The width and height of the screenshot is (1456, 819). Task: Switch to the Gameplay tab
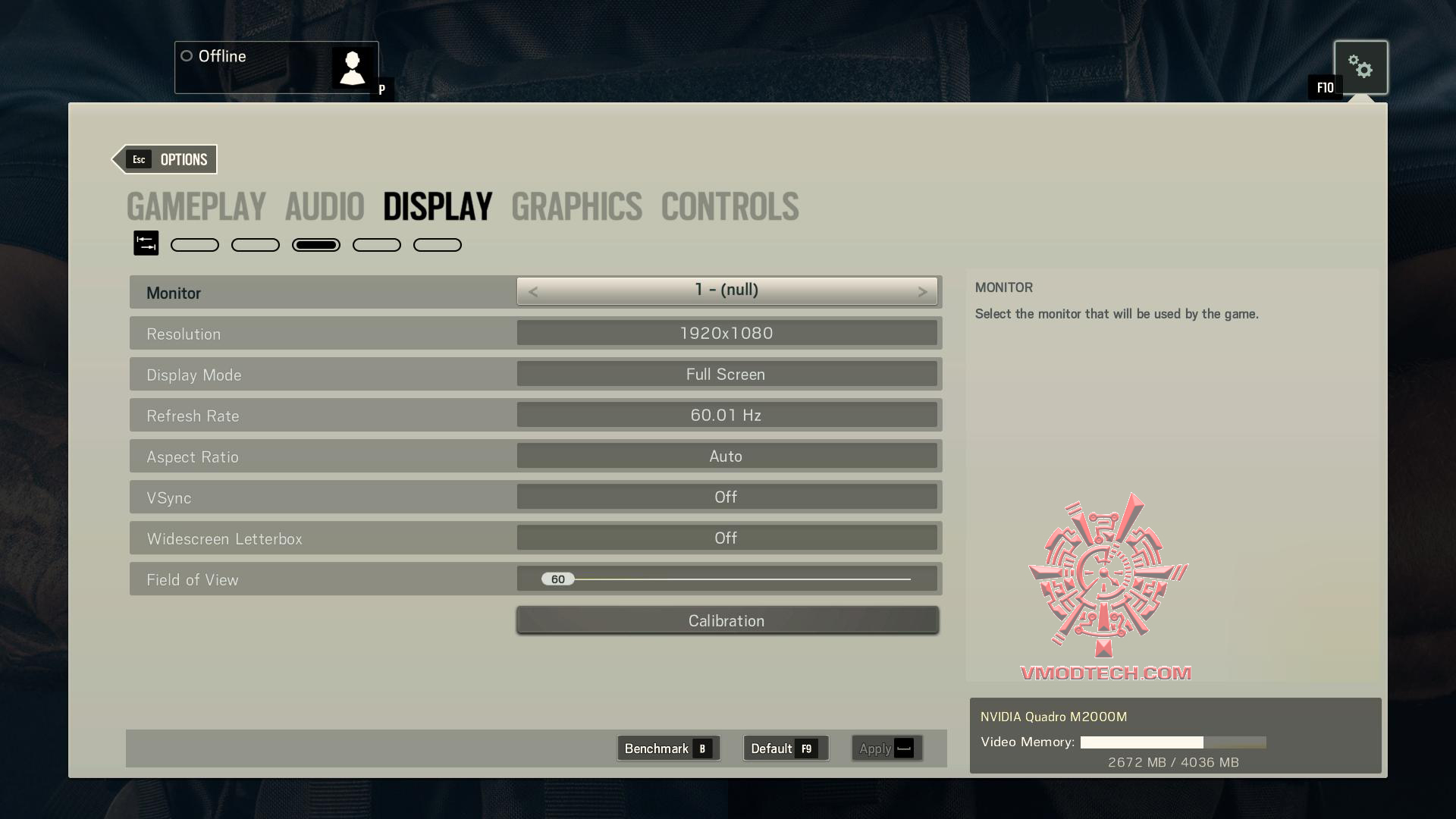(x=196, y=207)
